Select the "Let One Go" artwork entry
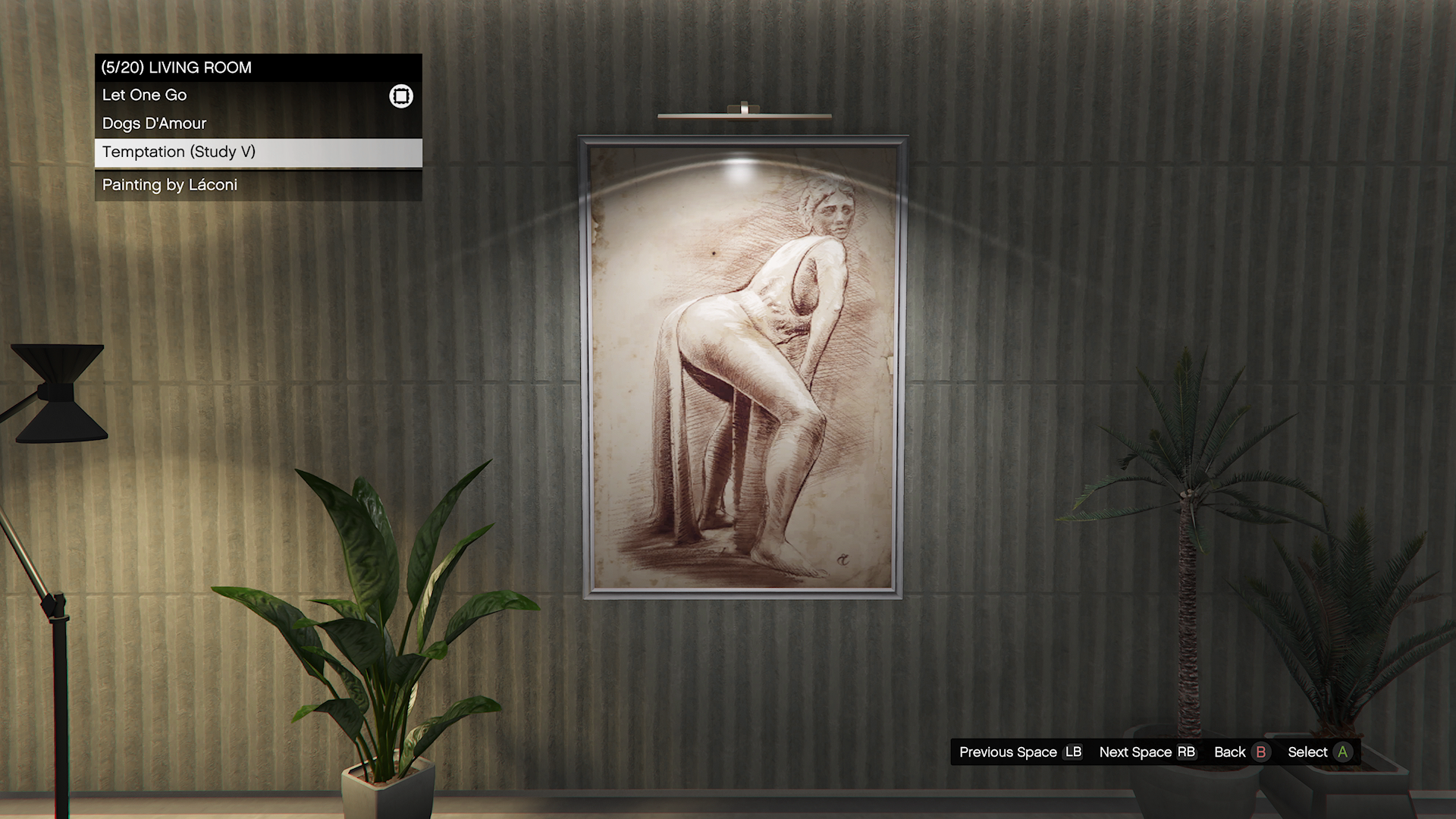This screenshot has width=1456, height=819. [x=145, y=96]
